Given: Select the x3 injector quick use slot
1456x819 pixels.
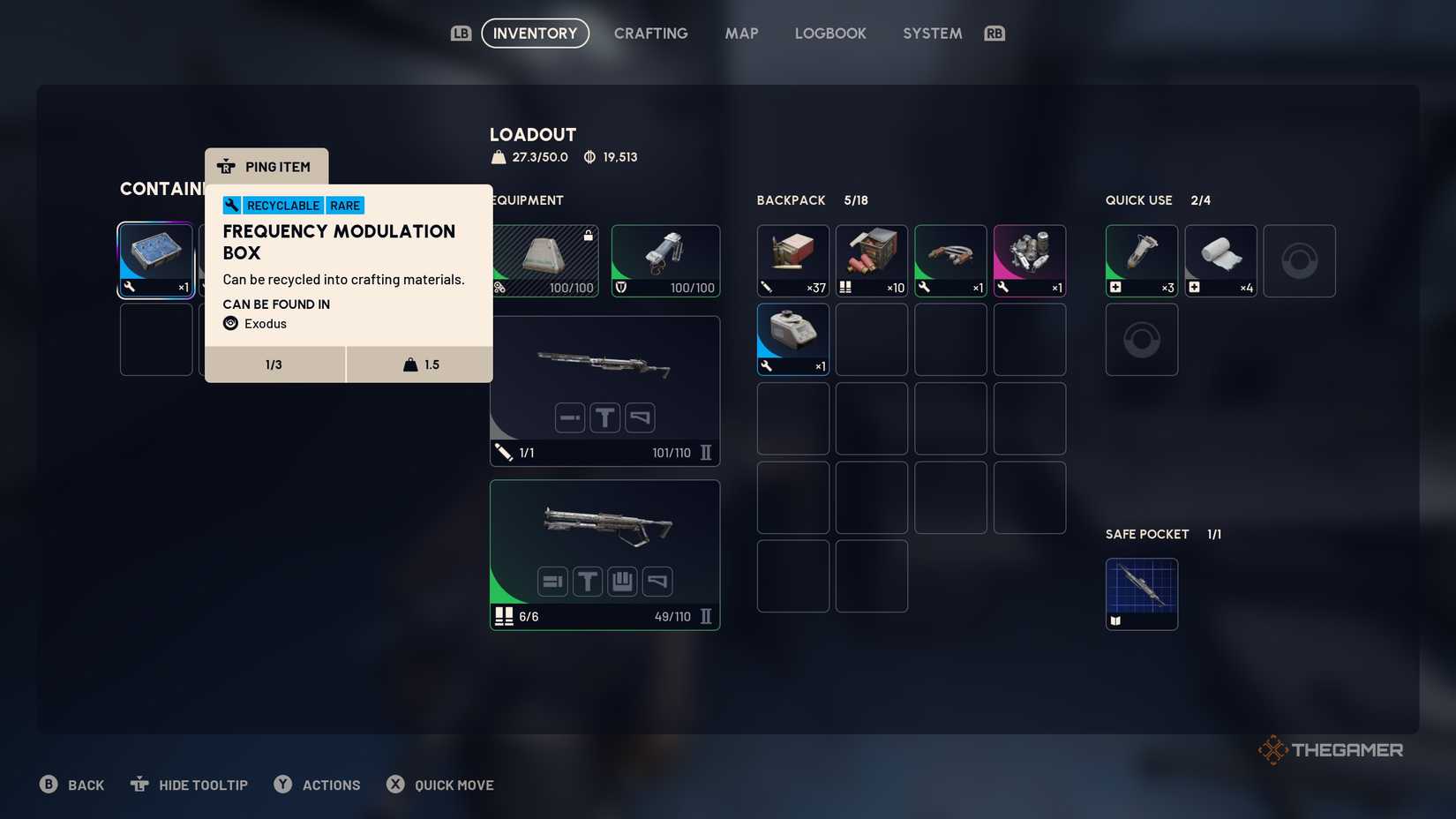Looking at the screenshot, I should click(x=1141, y=260).
